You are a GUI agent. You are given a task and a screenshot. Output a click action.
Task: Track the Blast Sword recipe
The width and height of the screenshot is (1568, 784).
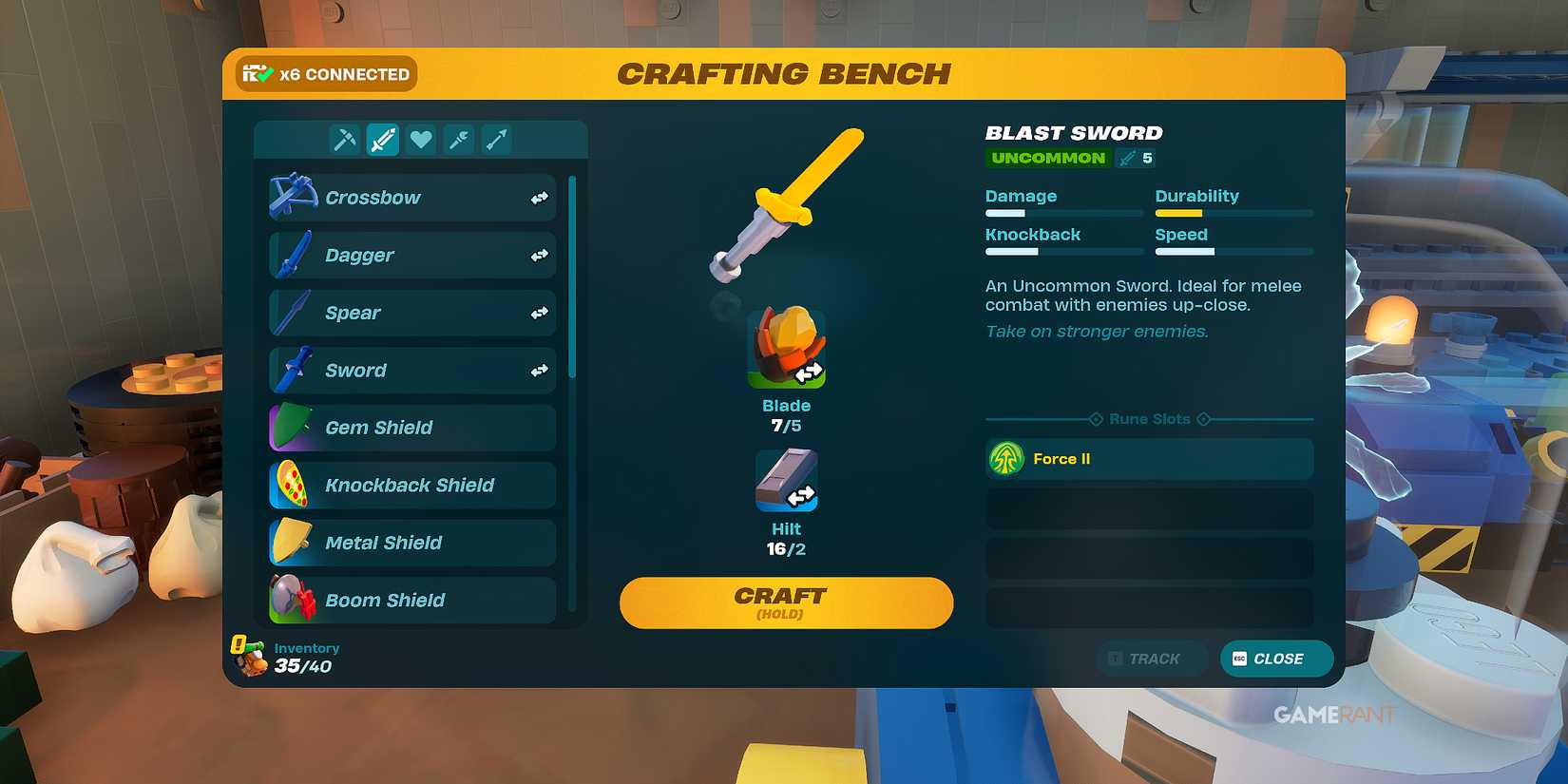(x=1151, y=658)
